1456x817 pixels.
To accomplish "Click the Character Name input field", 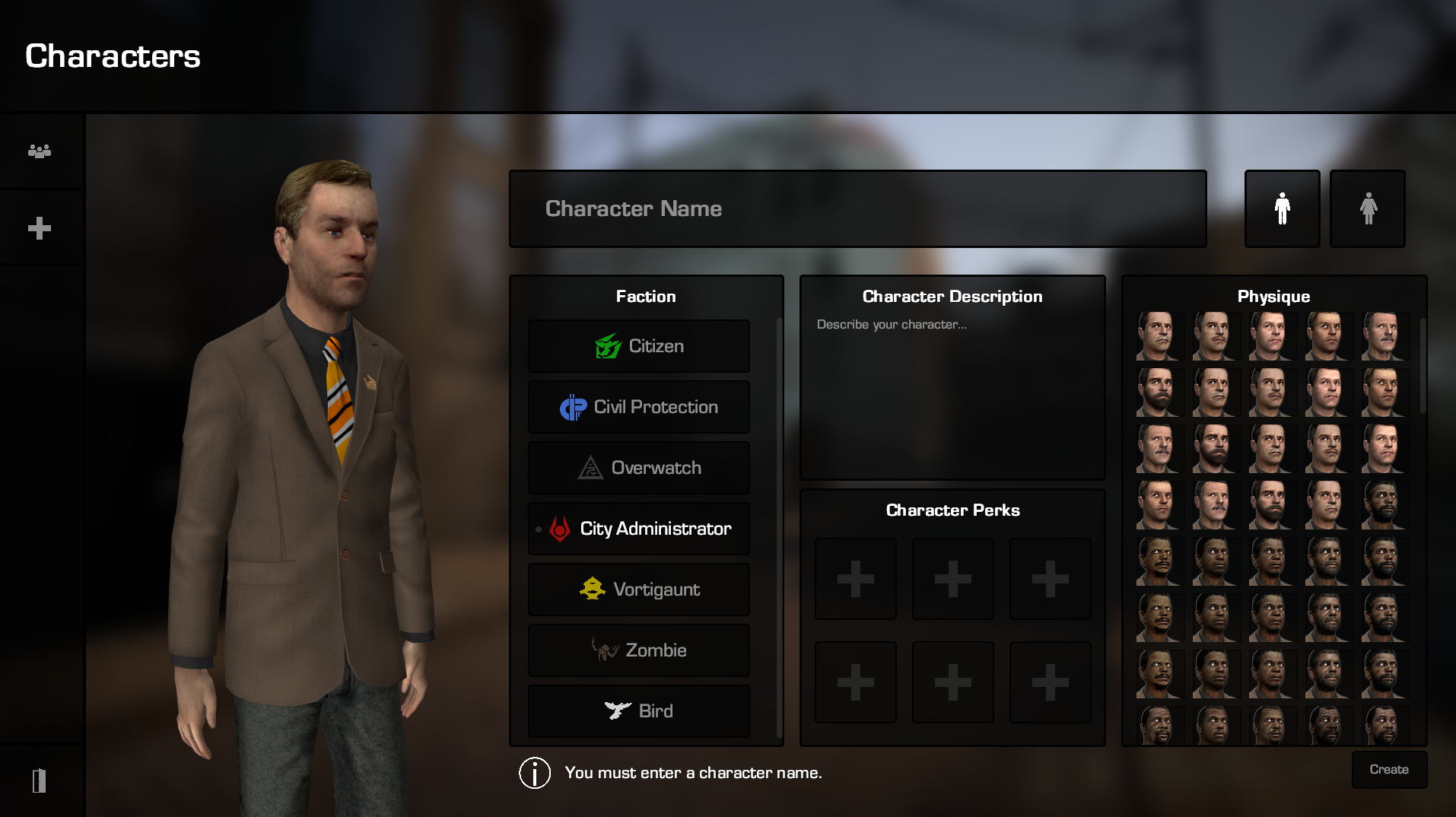I will pyautogui.click(x=857, y=208).
